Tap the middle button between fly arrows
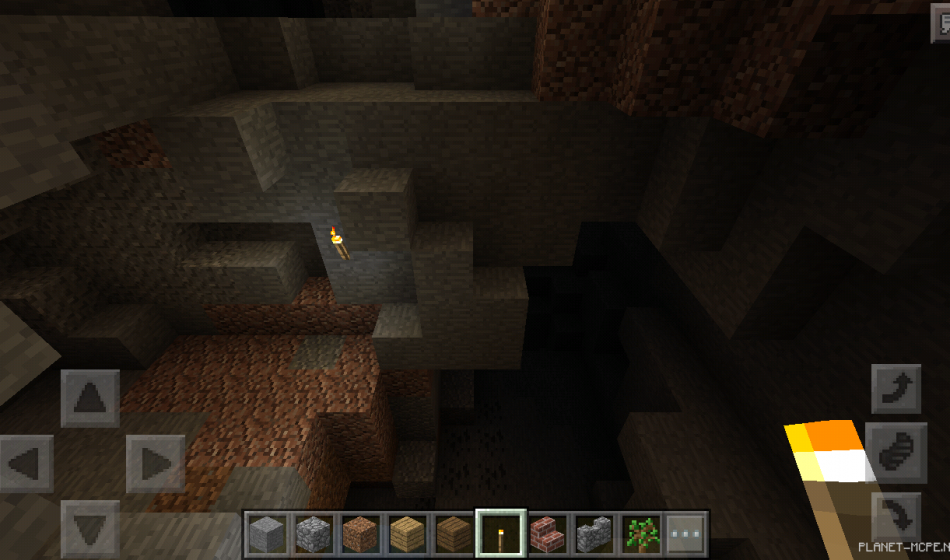950x560 pixels. 896,454
